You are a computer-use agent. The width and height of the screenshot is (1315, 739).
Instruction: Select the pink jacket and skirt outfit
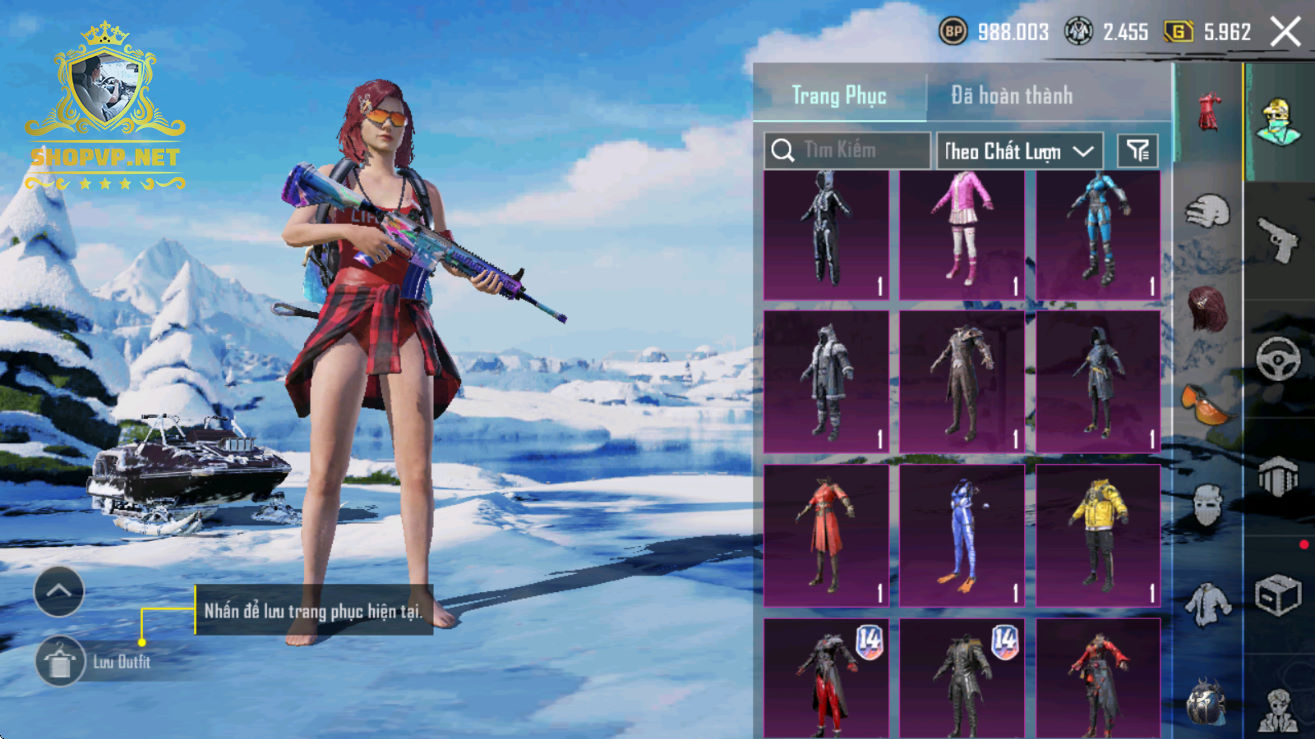click(961, 235)
